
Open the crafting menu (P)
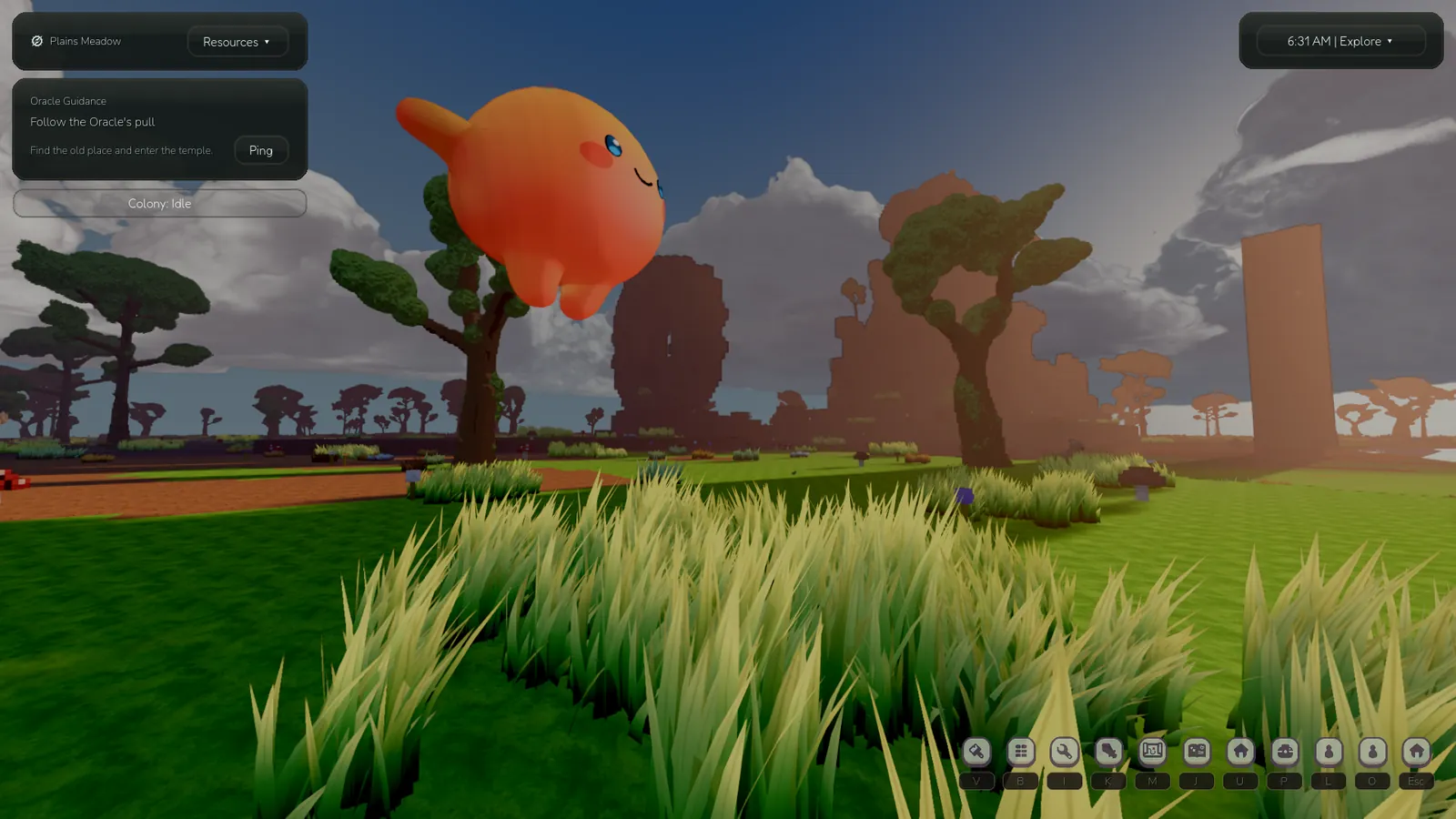click(1284, 752)
